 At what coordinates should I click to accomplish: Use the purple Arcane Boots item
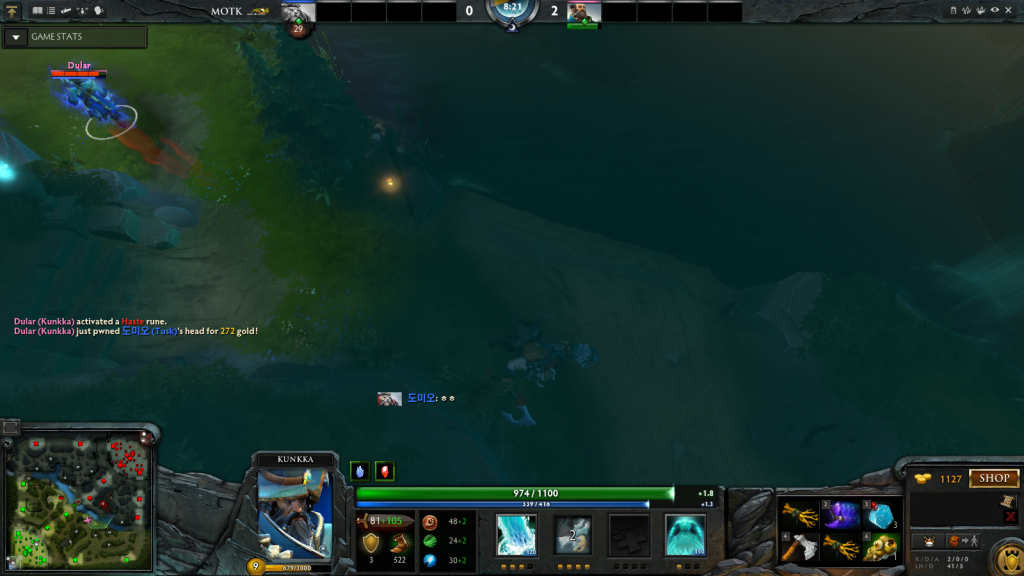pyautogui.click(x=841, y=516)
